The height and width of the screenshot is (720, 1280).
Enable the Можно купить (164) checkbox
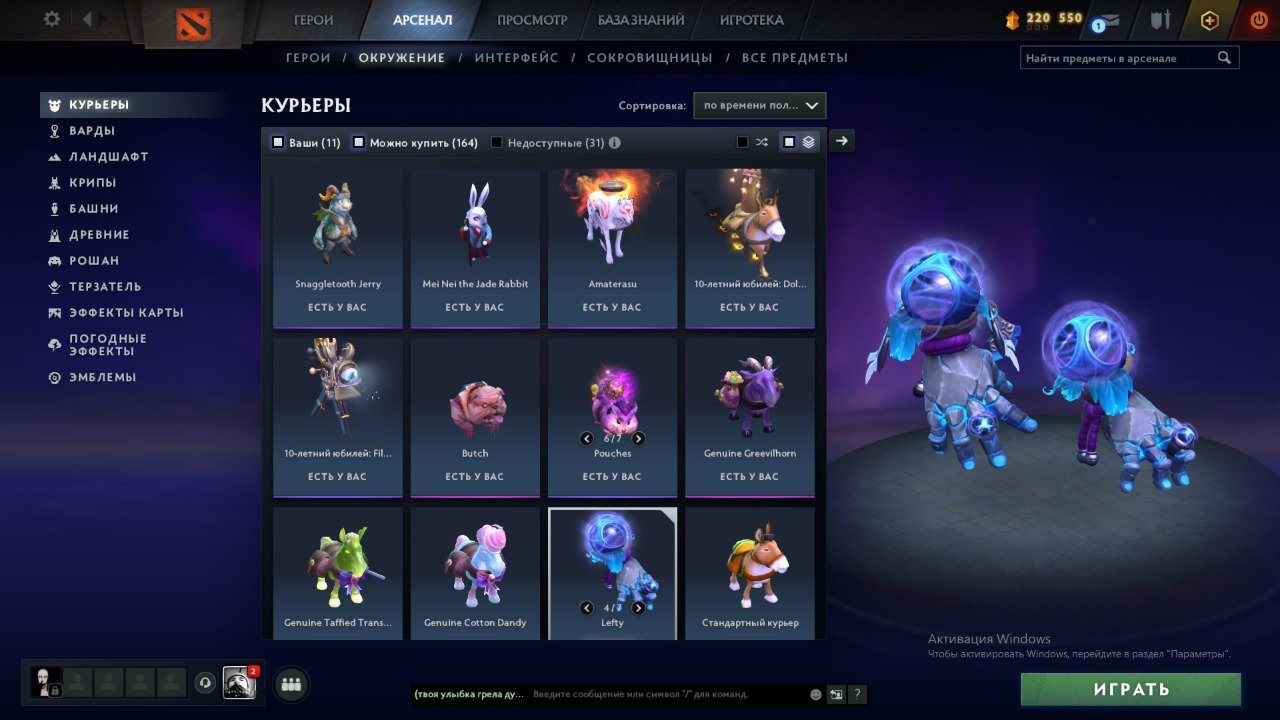tap(358, 142)
